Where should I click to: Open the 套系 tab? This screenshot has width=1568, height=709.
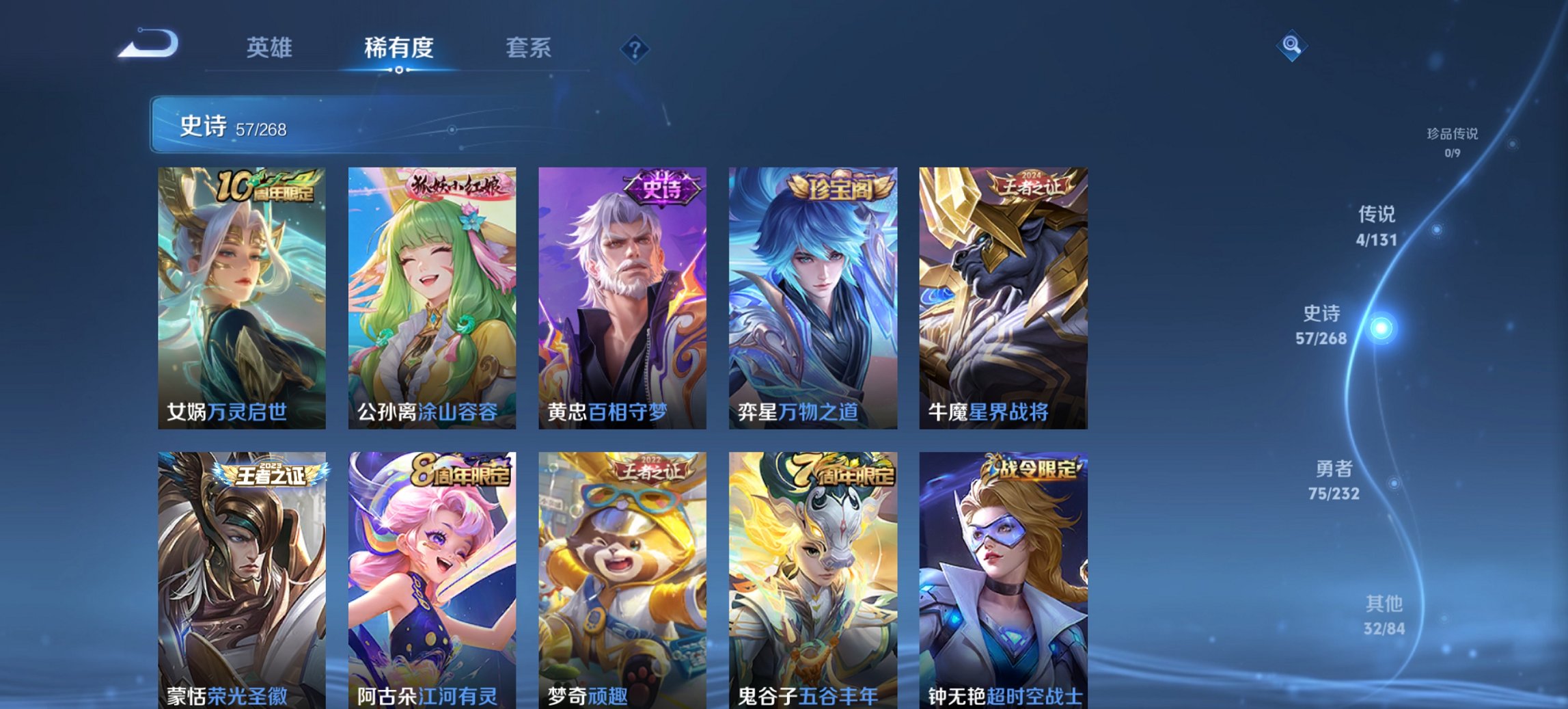point(527,48)
